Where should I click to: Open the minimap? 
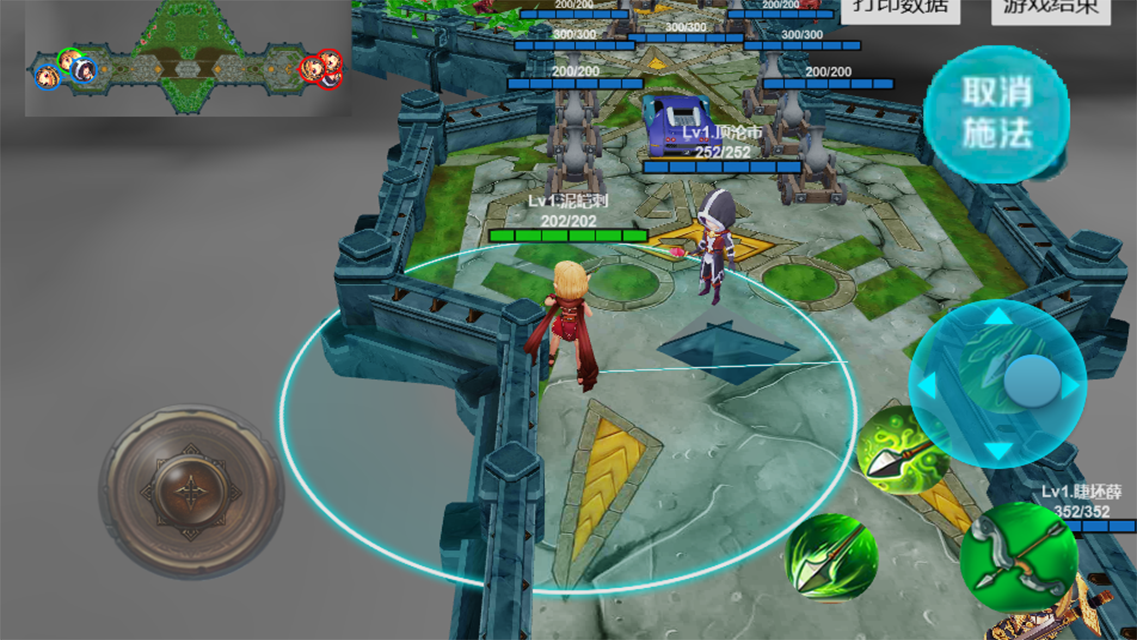point(187,59)
